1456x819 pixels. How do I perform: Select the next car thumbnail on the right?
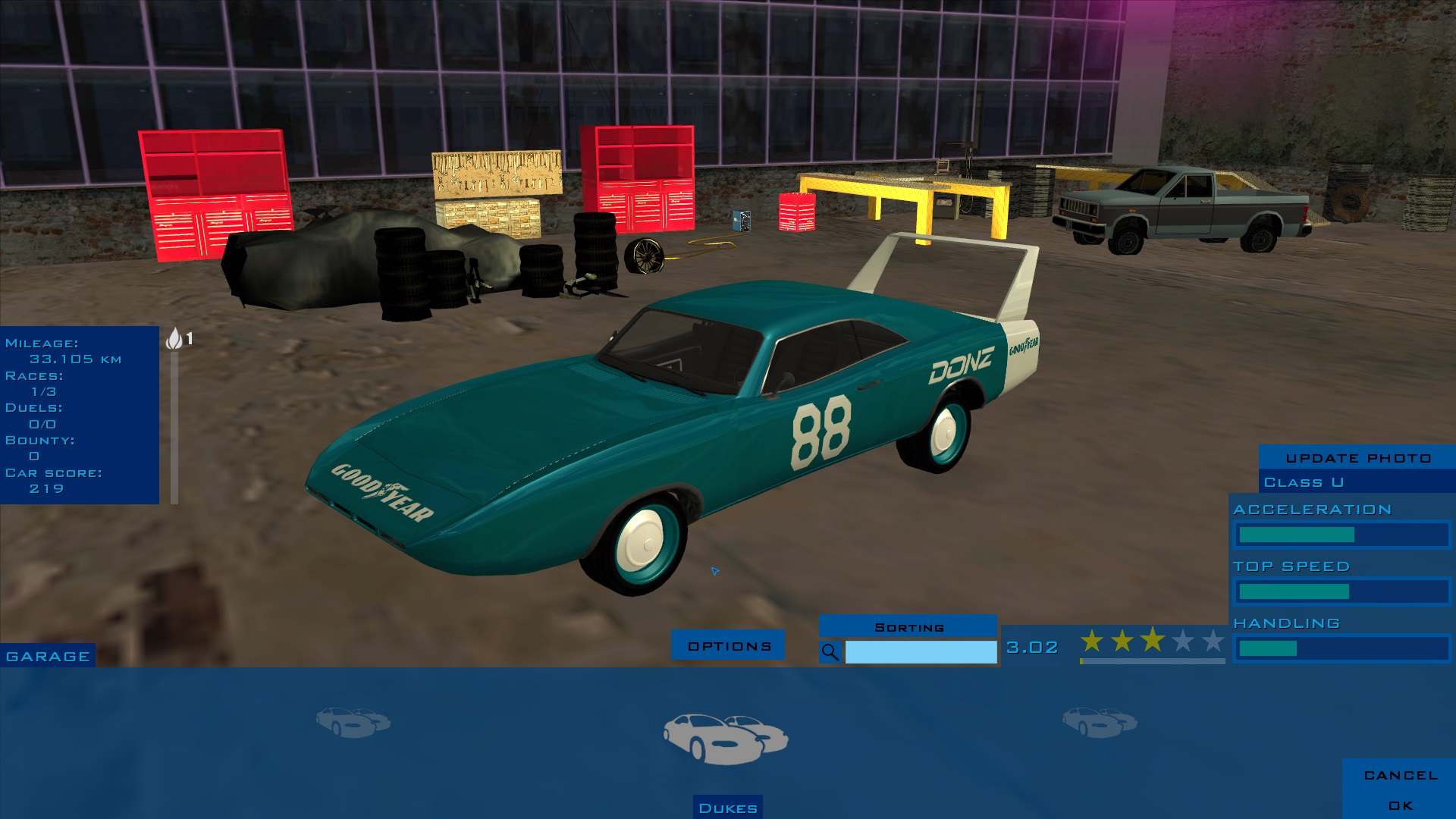click(x=1099, y=721)
